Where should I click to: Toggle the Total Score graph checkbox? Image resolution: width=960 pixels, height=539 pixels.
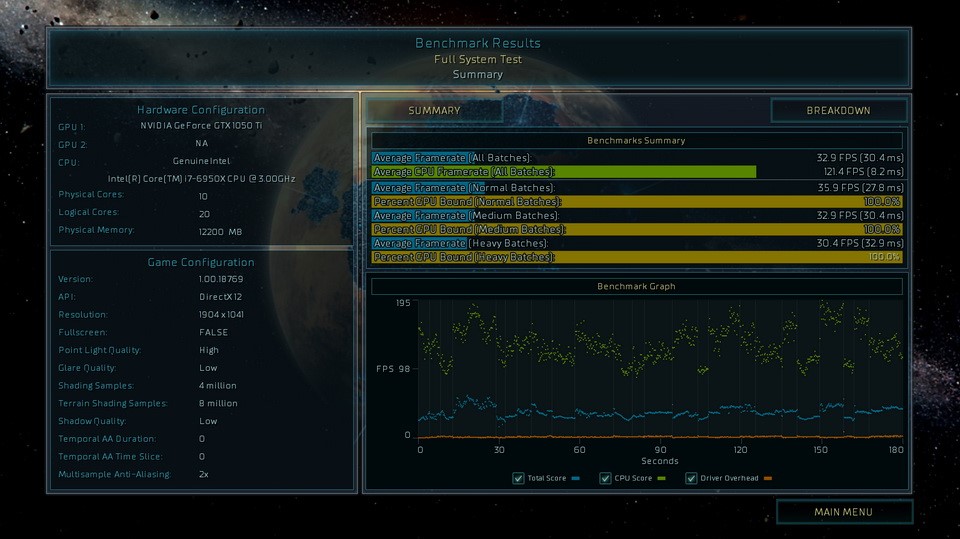click(518, 479)
